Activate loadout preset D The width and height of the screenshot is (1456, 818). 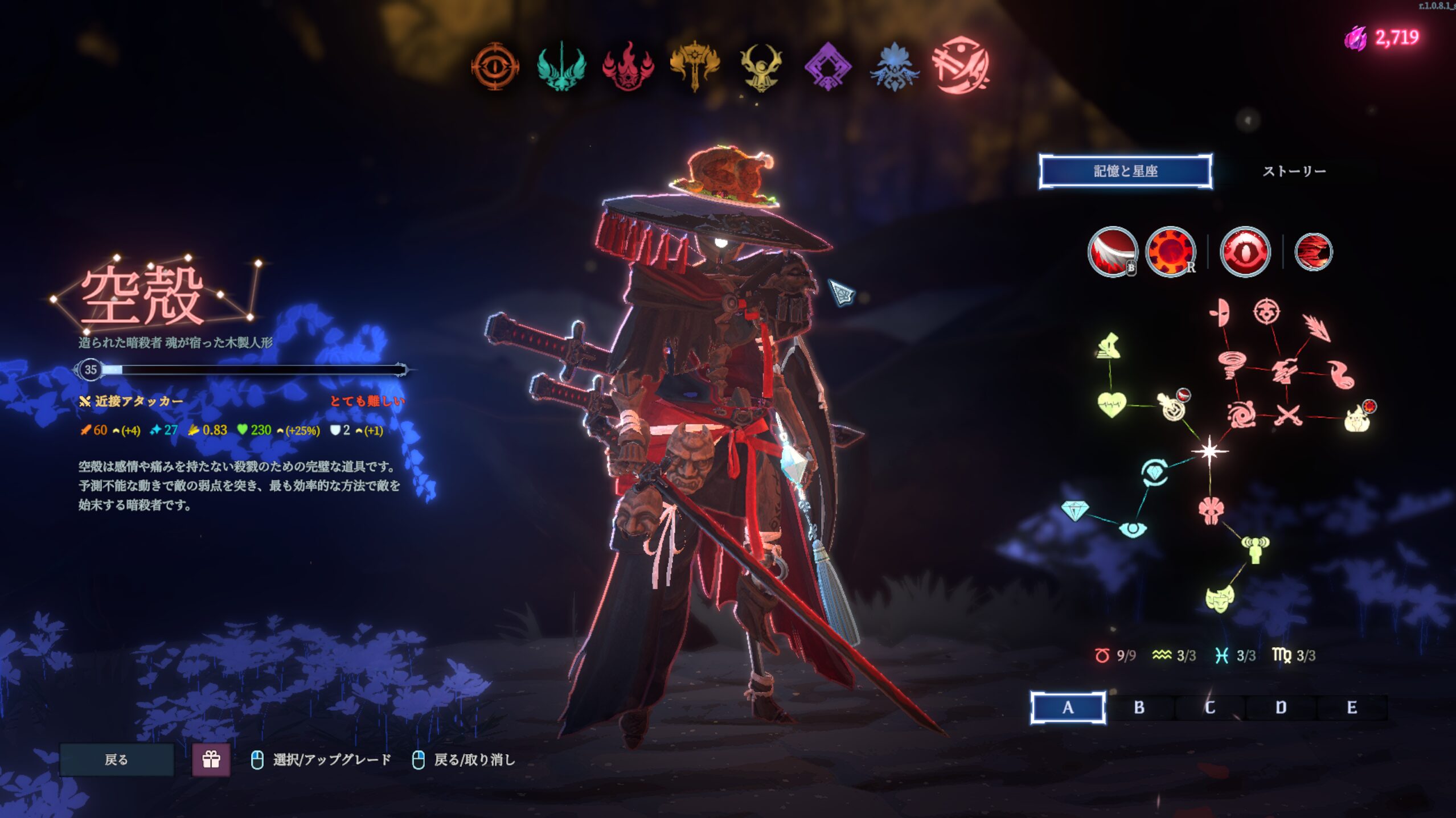tap(1281, 708)
